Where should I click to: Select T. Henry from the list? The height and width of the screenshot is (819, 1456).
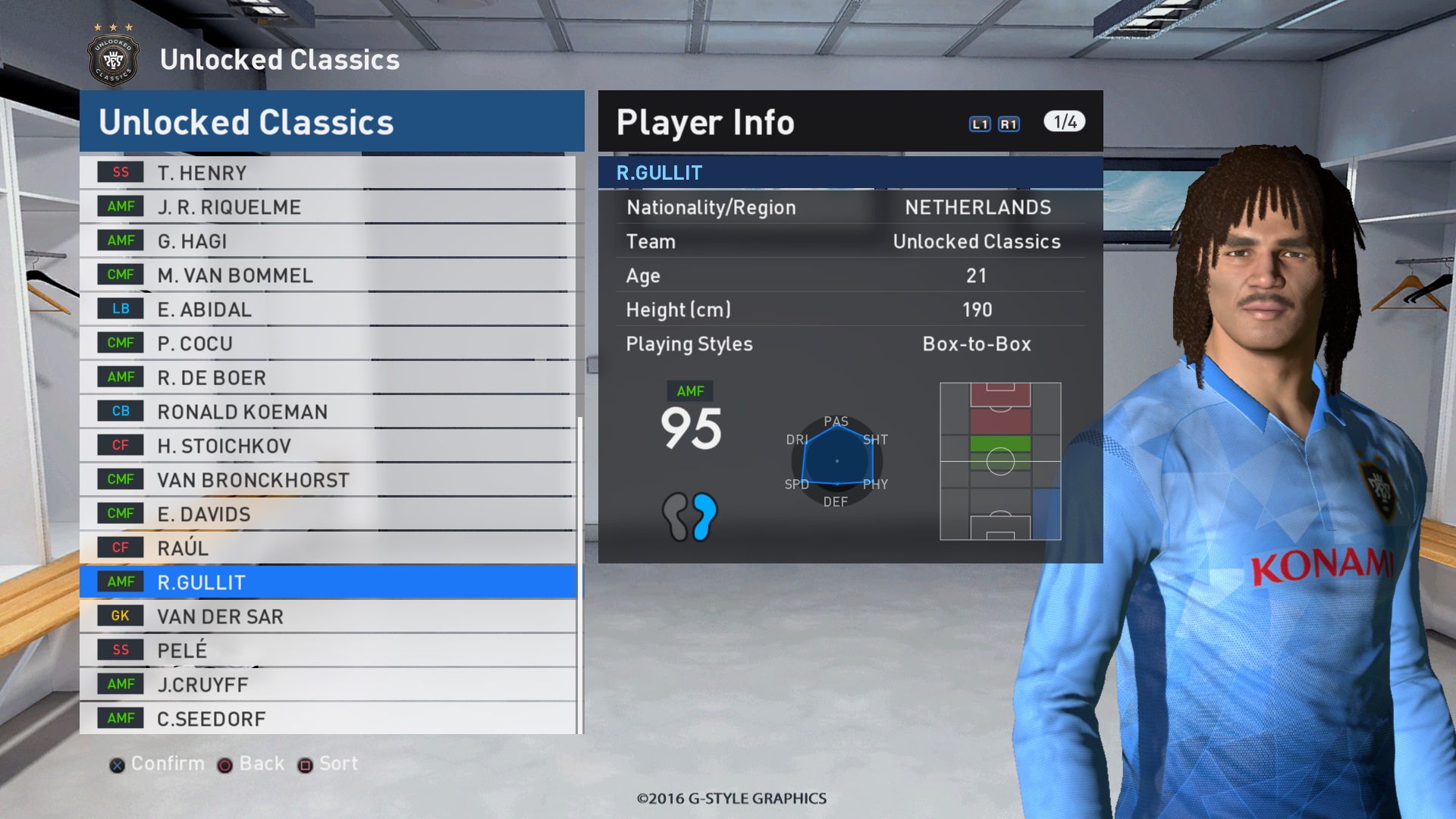pyautogui.click(x=328, y=173)
